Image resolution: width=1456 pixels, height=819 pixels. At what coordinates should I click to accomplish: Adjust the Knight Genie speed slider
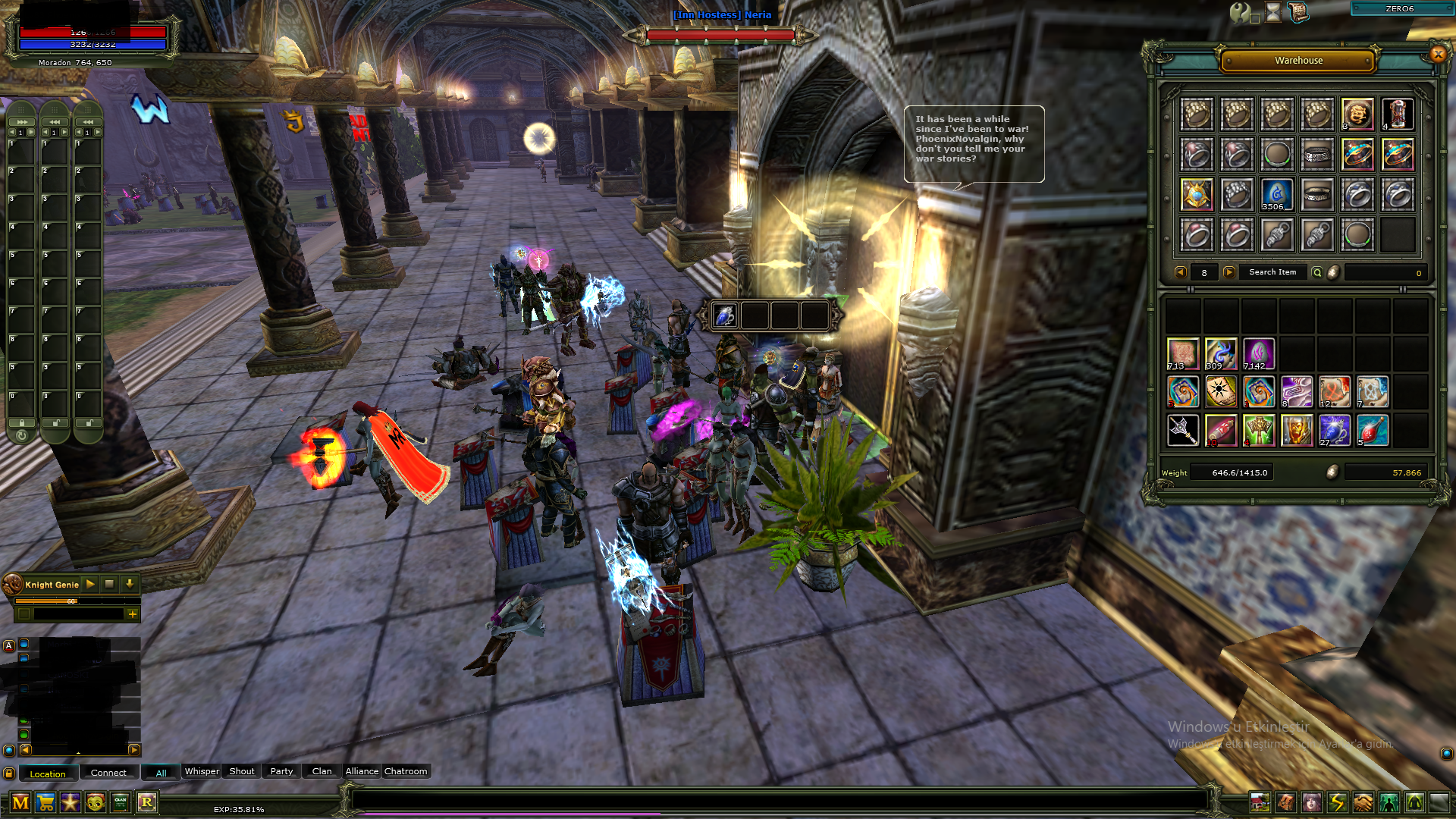pos(71,601)
